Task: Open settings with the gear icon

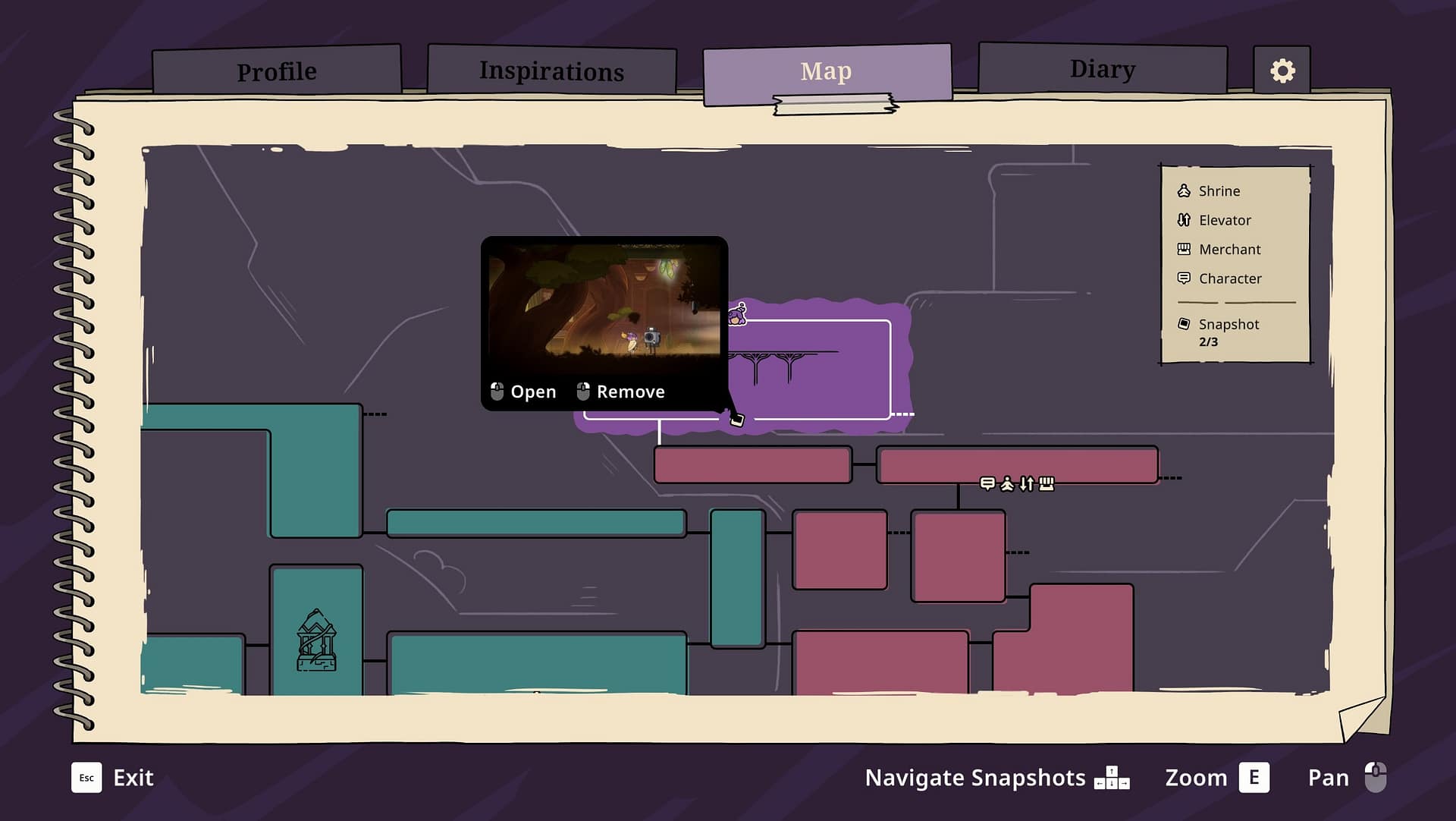Action: click(x=1282, y=71)
